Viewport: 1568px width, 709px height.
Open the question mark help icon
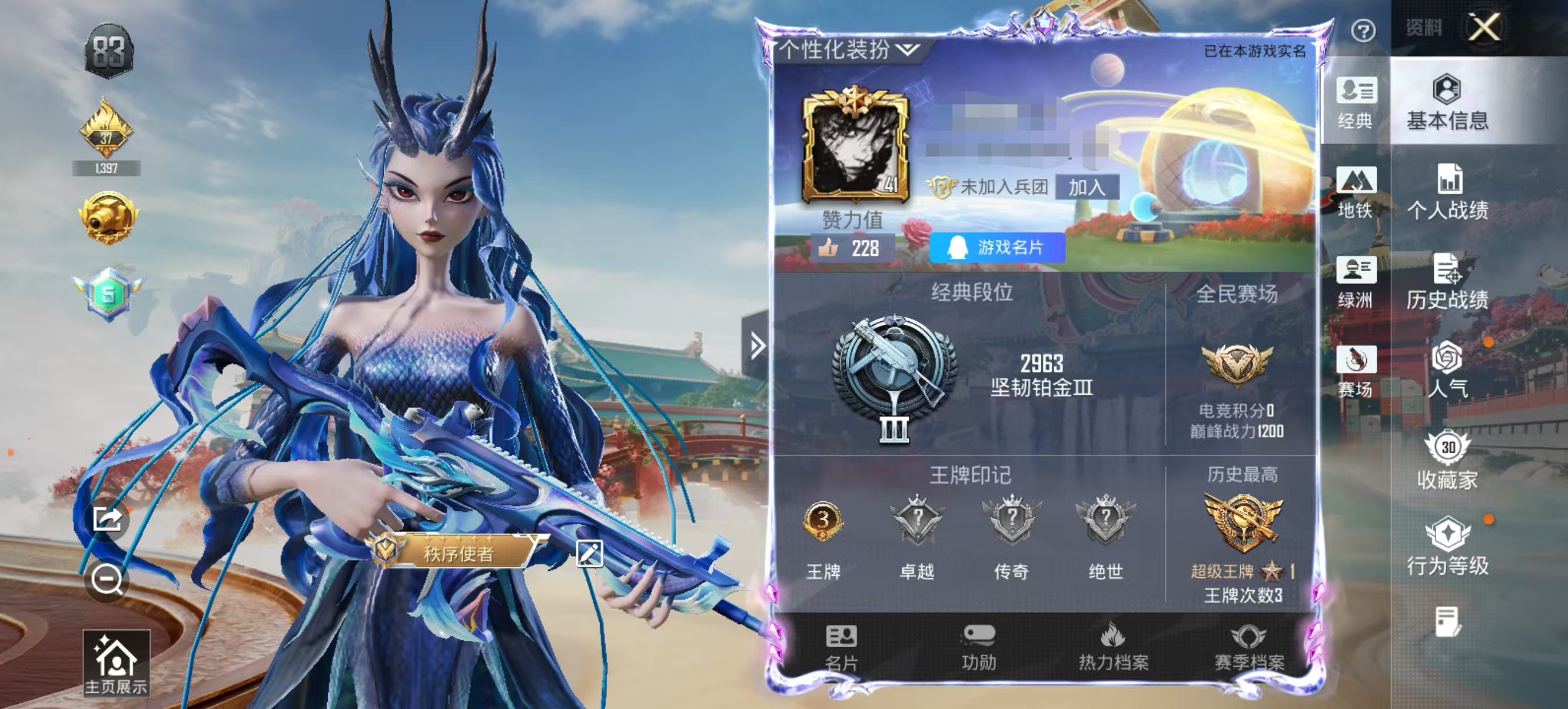(x=1363, y=30)
